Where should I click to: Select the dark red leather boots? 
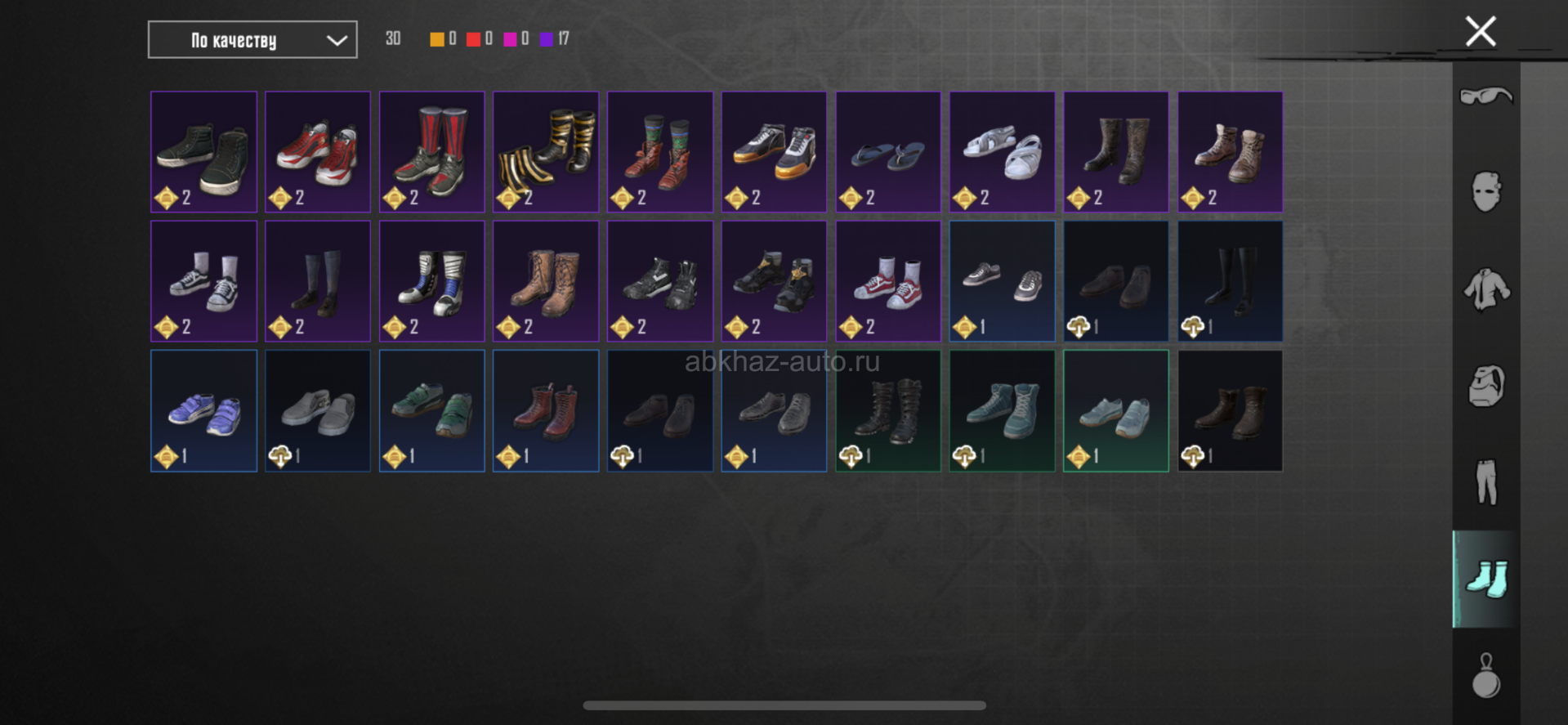546,410
